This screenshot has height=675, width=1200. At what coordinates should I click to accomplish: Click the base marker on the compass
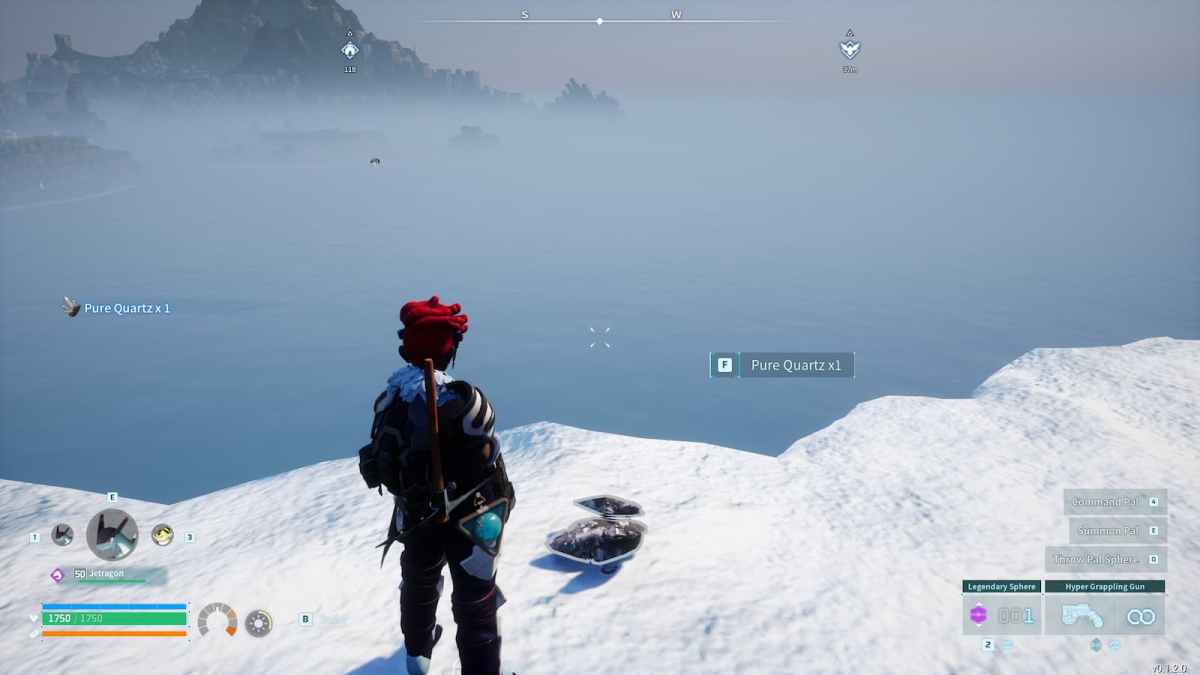tap(350, 50)
